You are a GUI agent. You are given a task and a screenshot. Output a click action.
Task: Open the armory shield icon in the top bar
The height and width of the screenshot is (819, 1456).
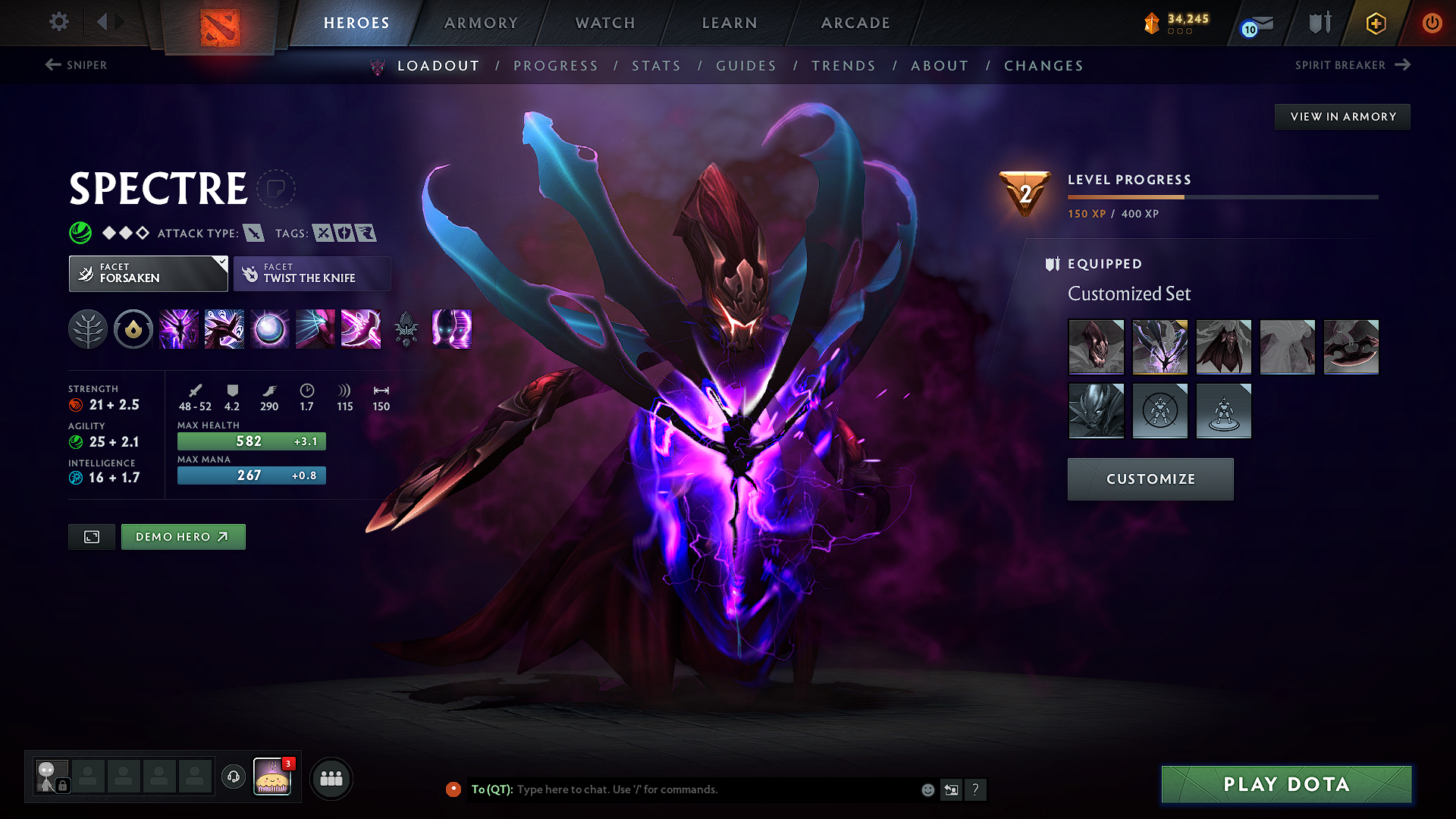pyautogui.click(x=1318, y=23)
